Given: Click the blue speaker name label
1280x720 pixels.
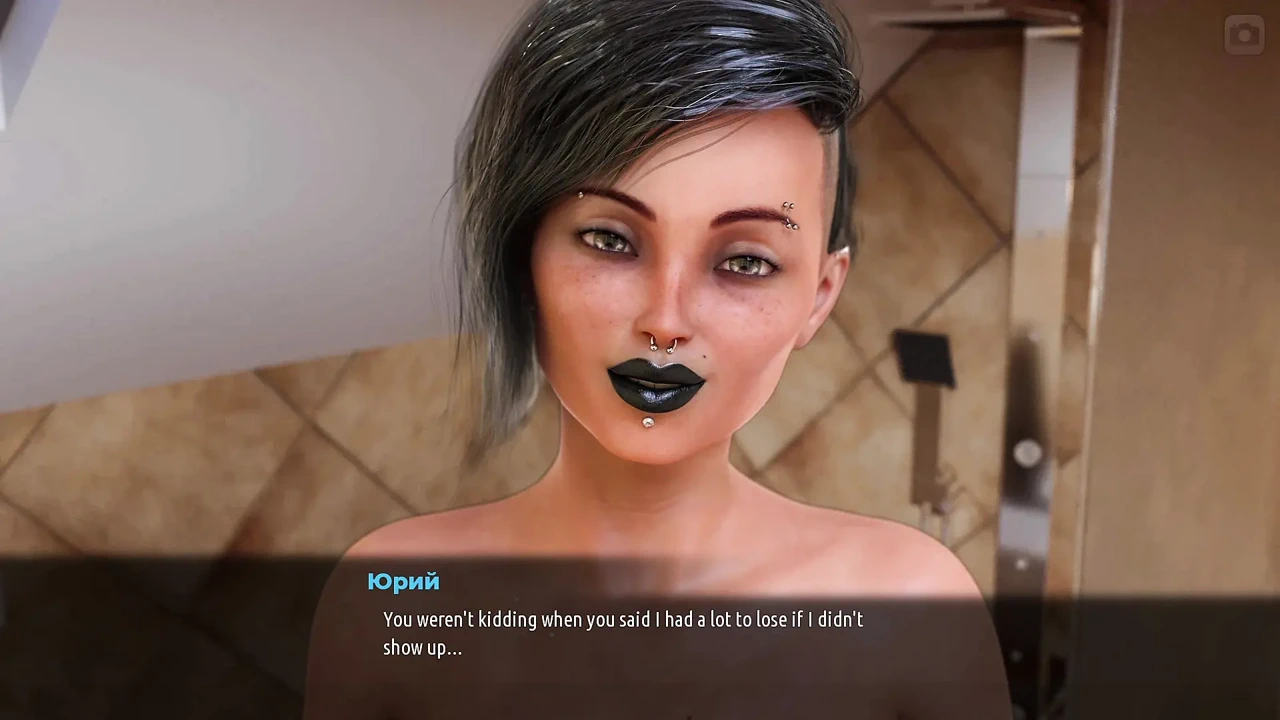Looking at the screenshot, I should (403, 581).
